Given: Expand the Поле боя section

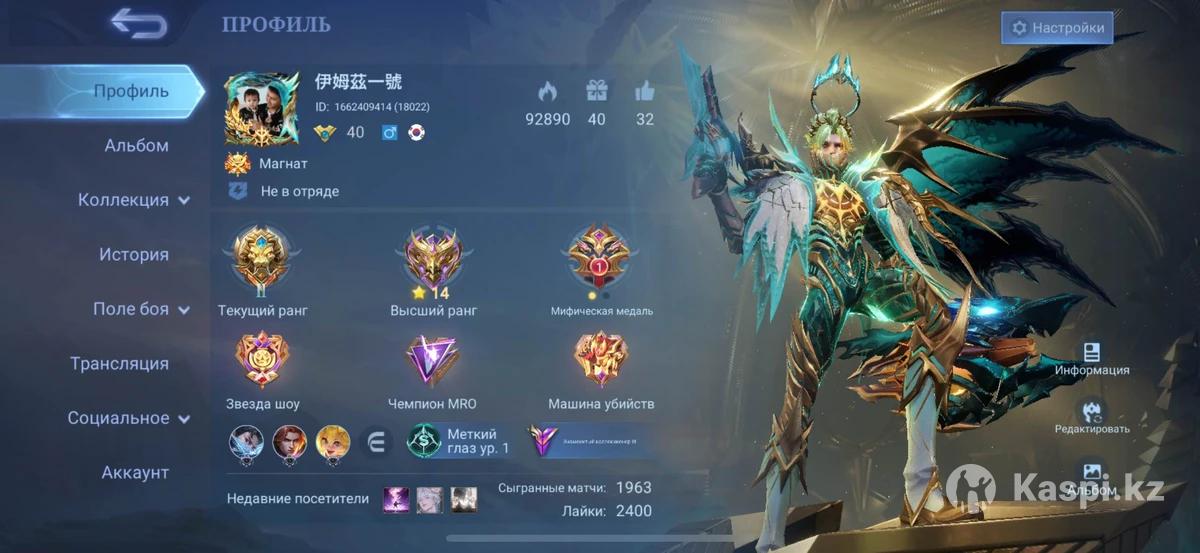Looking at the screenshot, I should coord(140,309).
